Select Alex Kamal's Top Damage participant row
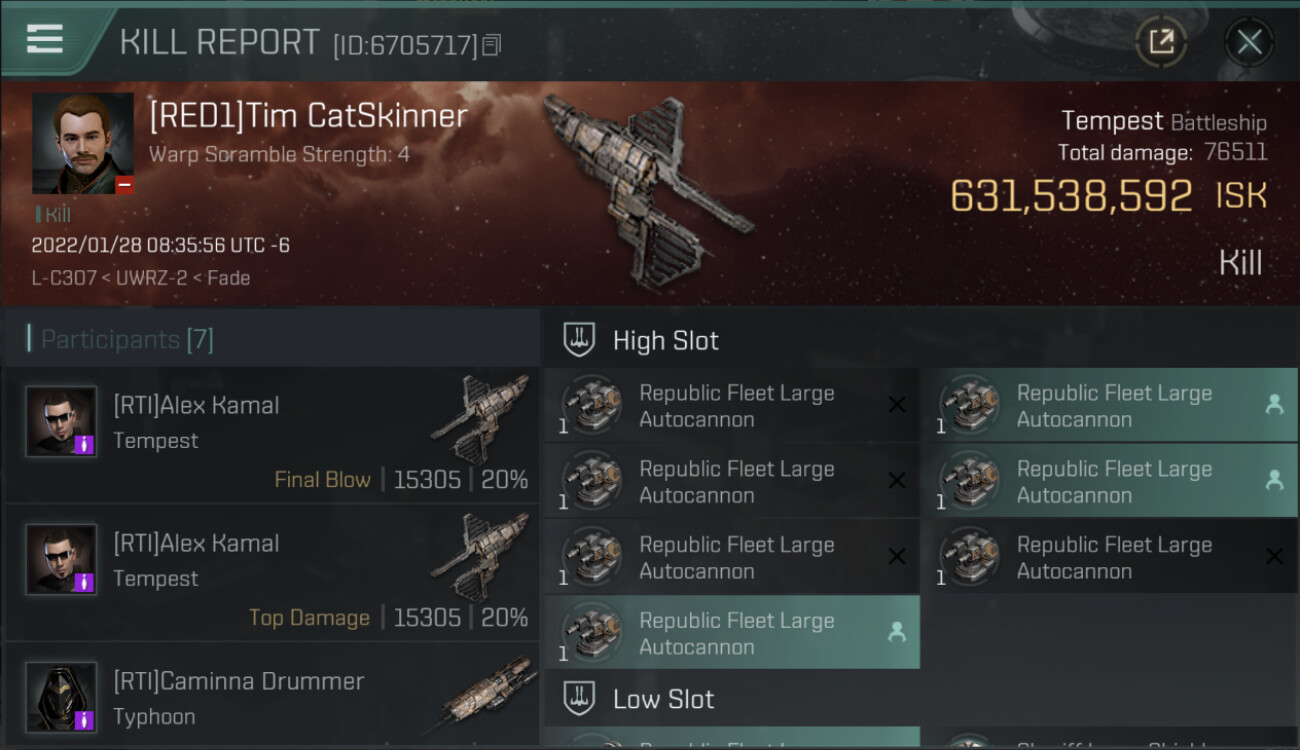This screenshot has width=1300, height=750. click(272, 573)
